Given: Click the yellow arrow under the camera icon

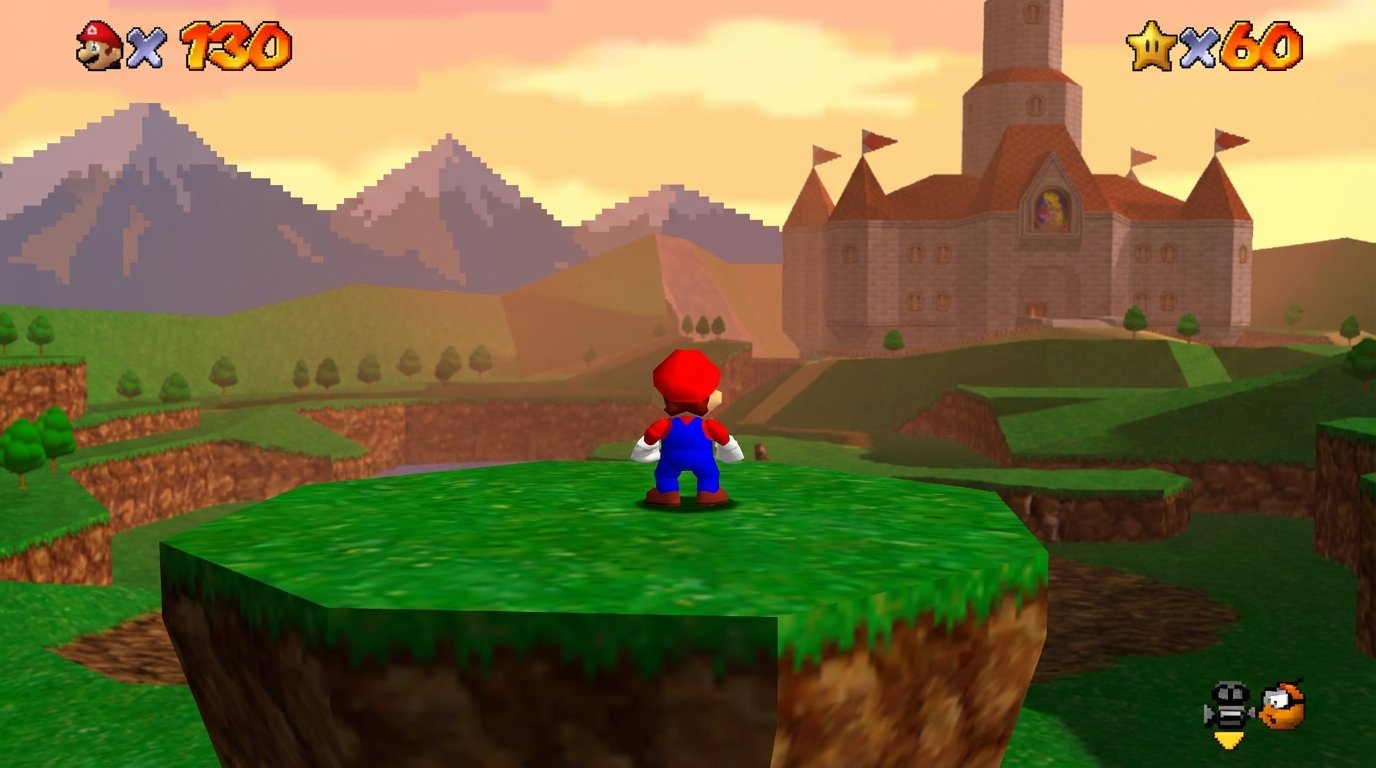Looking at the screenshot, I should [1229, 737].
